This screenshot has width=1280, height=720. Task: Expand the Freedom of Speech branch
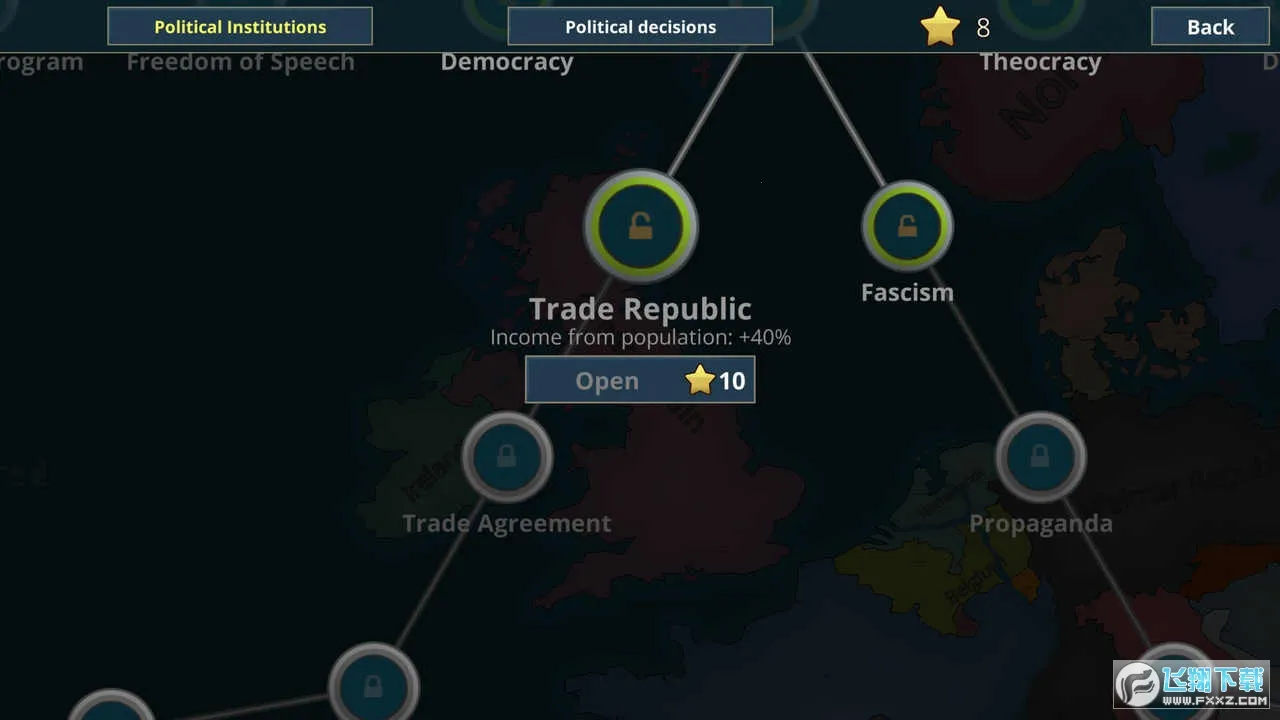[240, 61]
